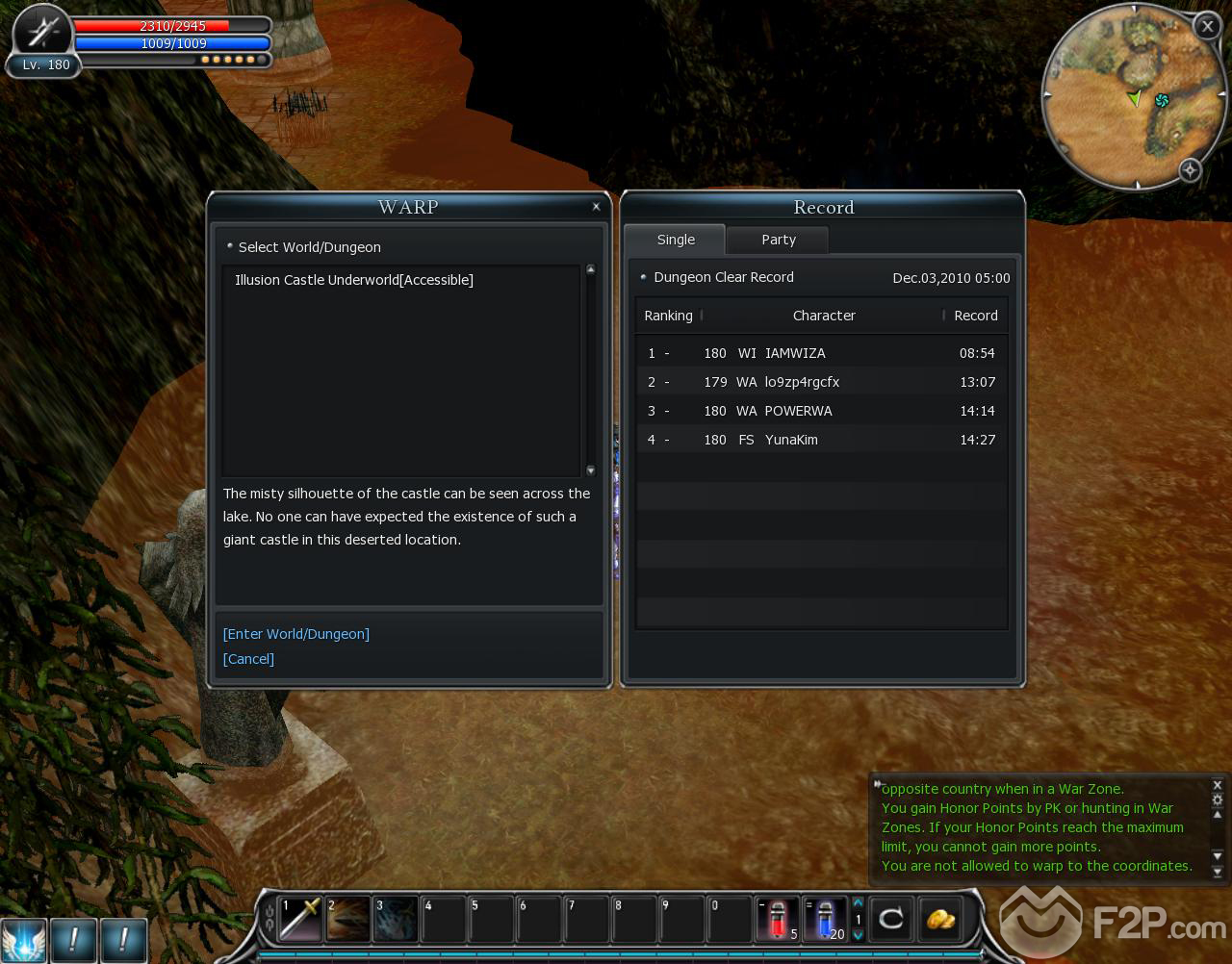This screenshot has width=1232, height=964.
Task: Select the YunaKim ranking row
Action: pyautogui.click(x=820, y=440)
